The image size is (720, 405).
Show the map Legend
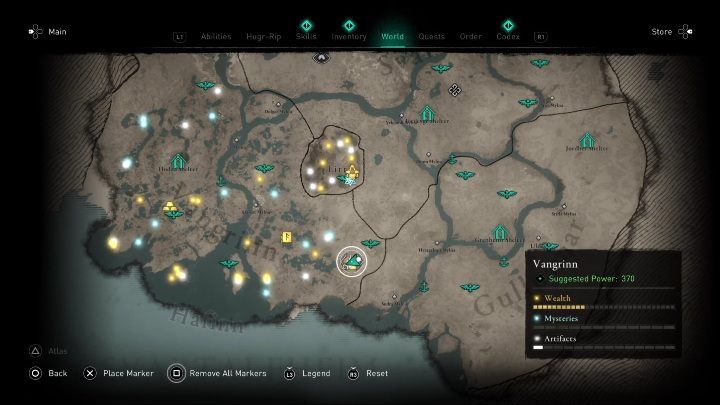pyautogui.click(x=308, y=373)
